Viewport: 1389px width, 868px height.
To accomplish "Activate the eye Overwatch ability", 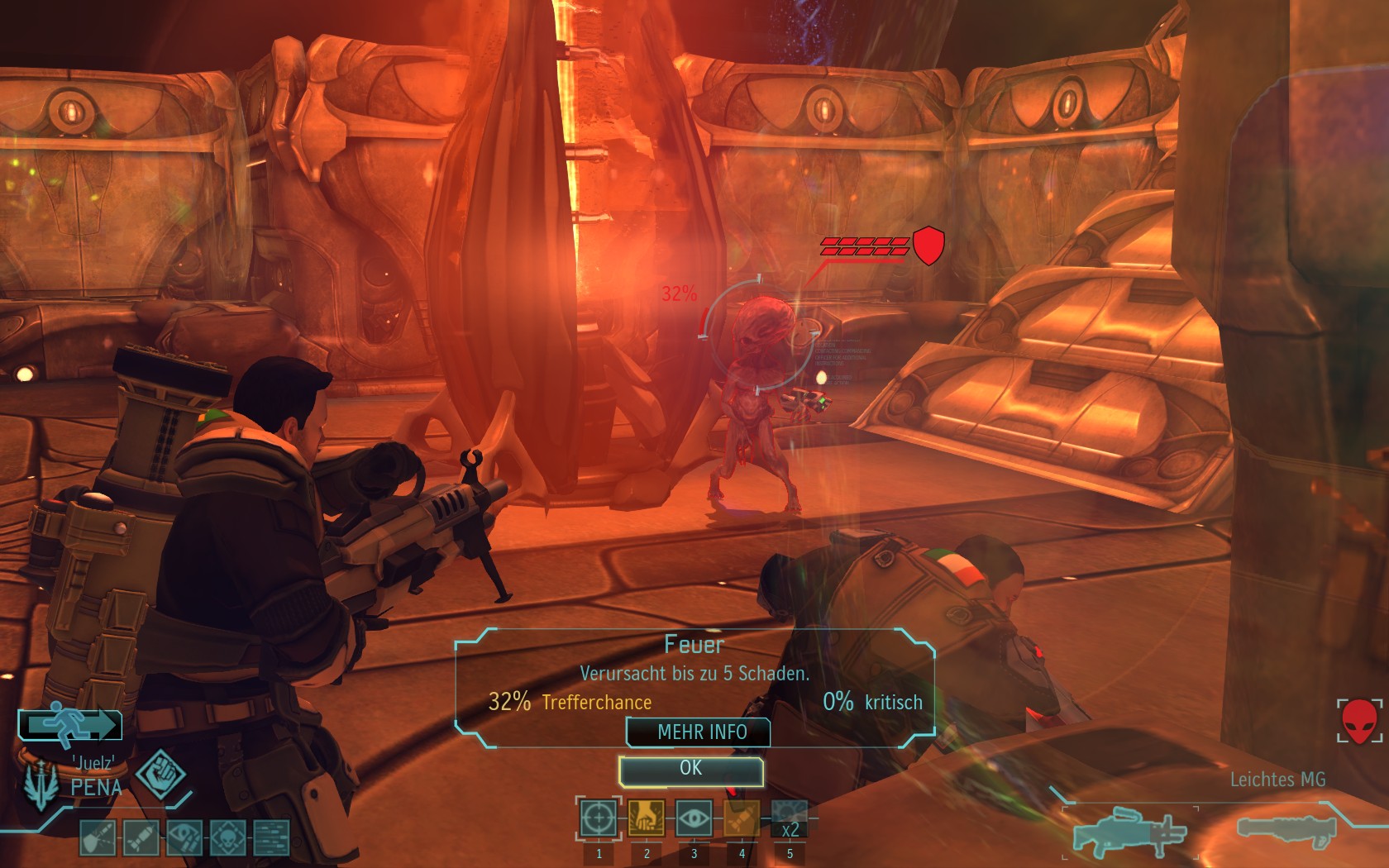I will (694, 819).
